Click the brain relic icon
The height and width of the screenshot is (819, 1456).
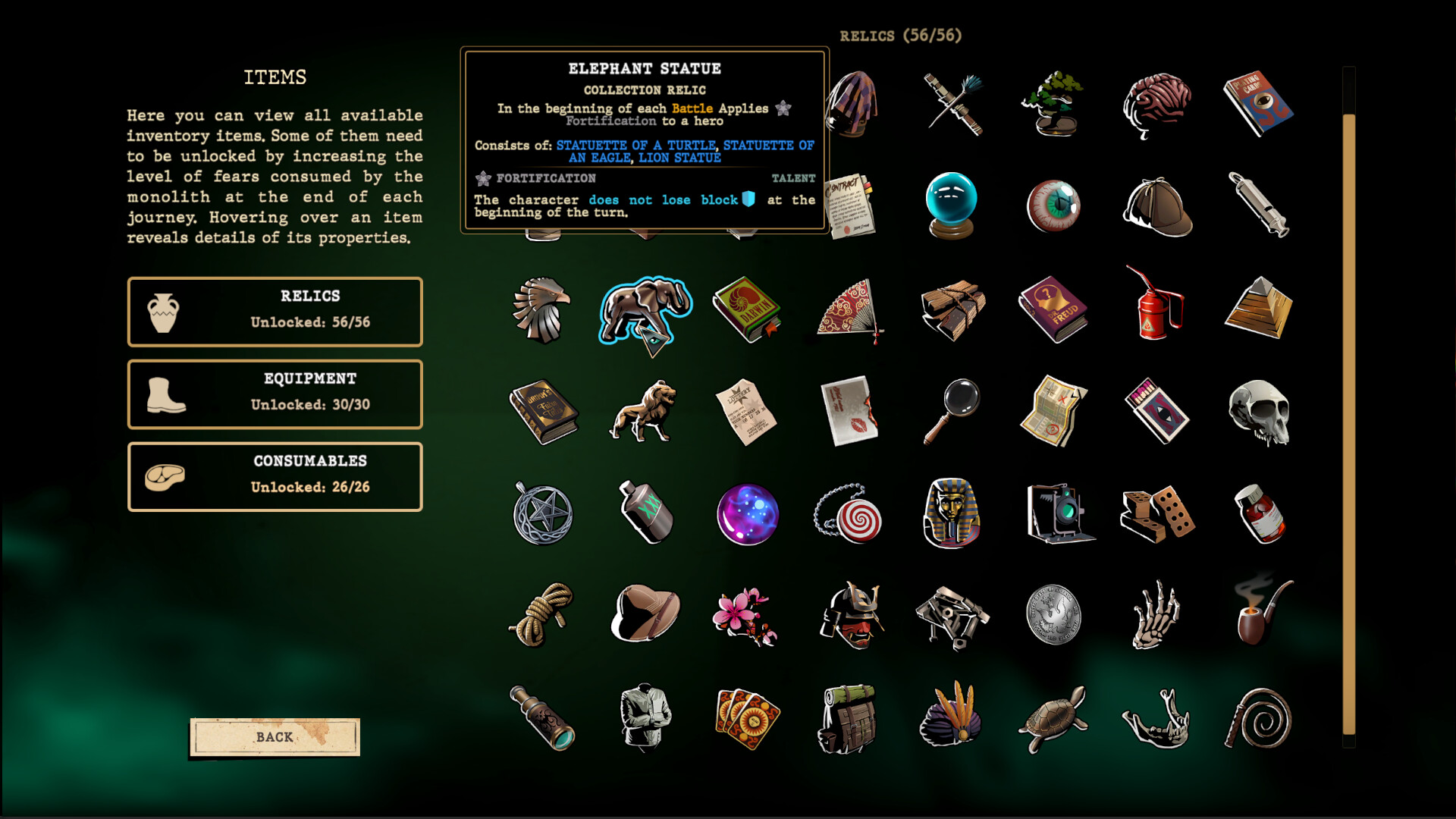(1156, 105)
